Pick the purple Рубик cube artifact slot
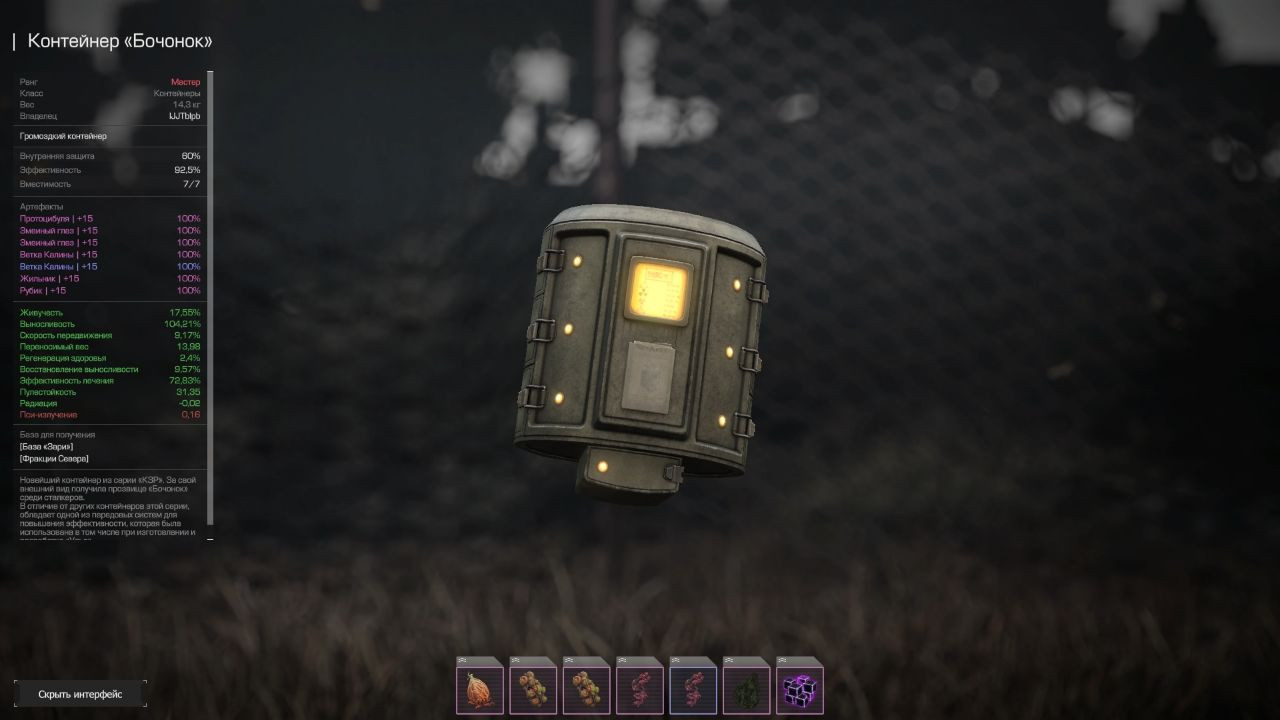 pyautogui.click(x=799, y=689)
